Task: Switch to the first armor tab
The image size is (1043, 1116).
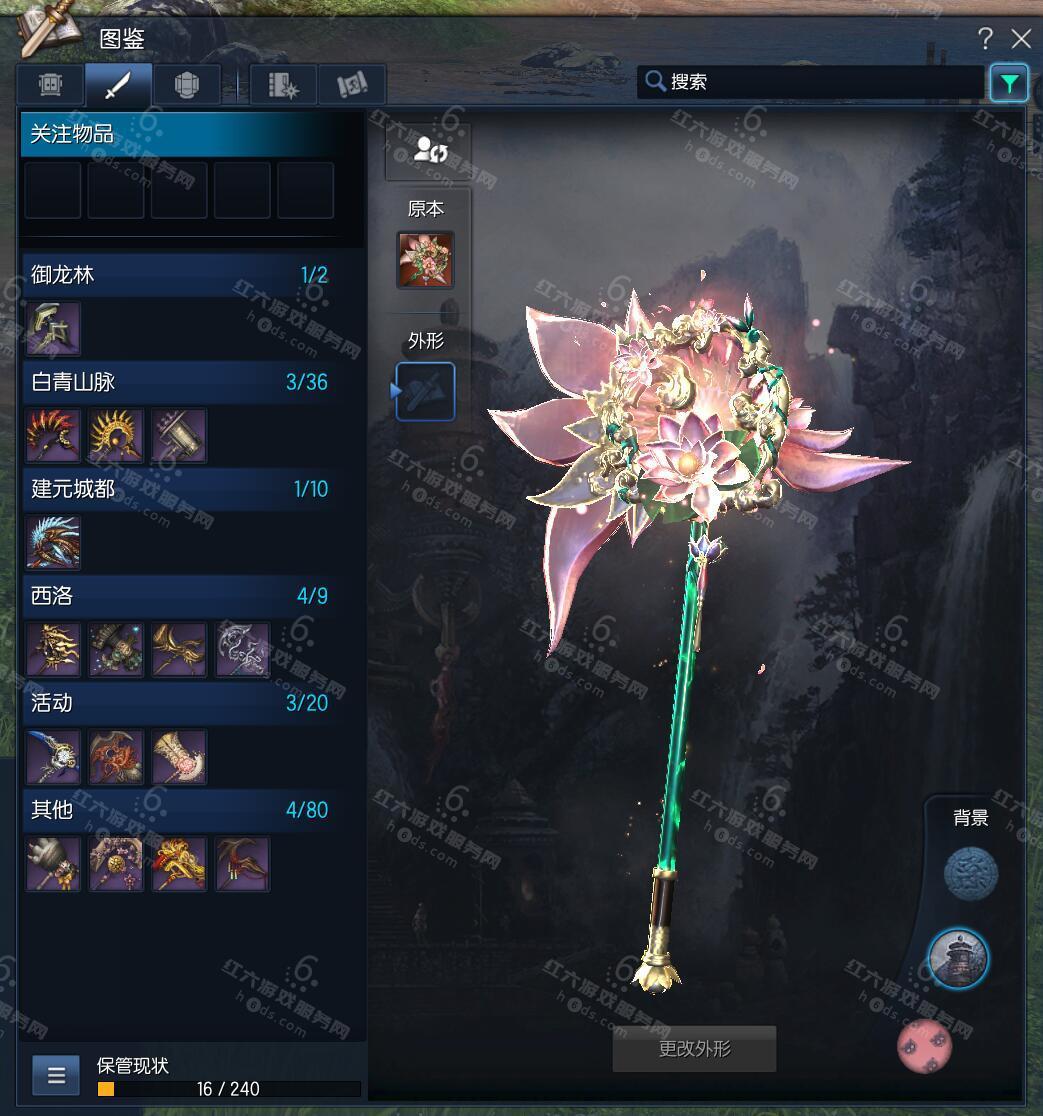Action: (x=51, y=85)
